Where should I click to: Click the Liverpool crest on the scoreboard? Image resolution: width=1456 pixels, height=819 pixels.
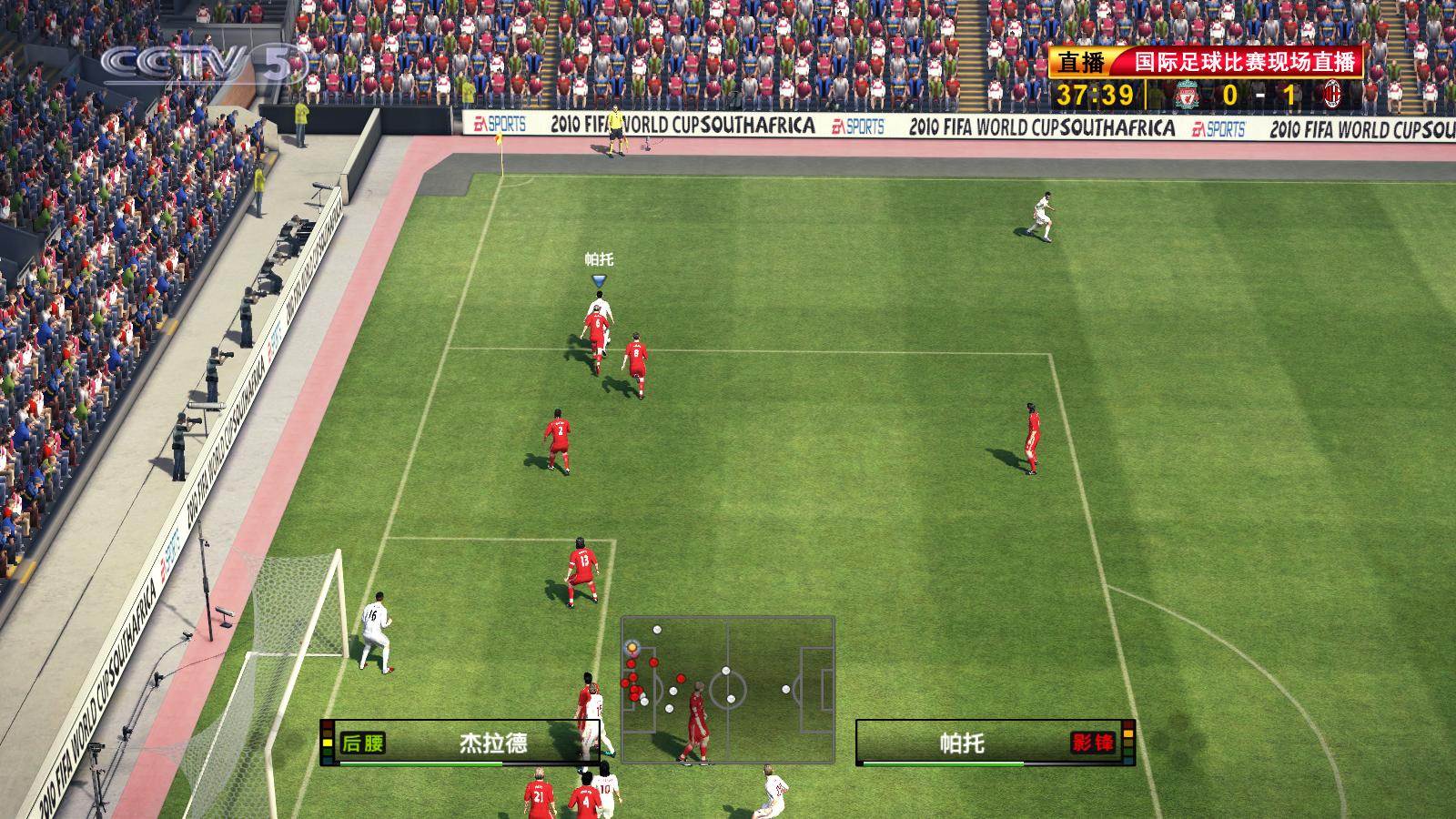1186,94
